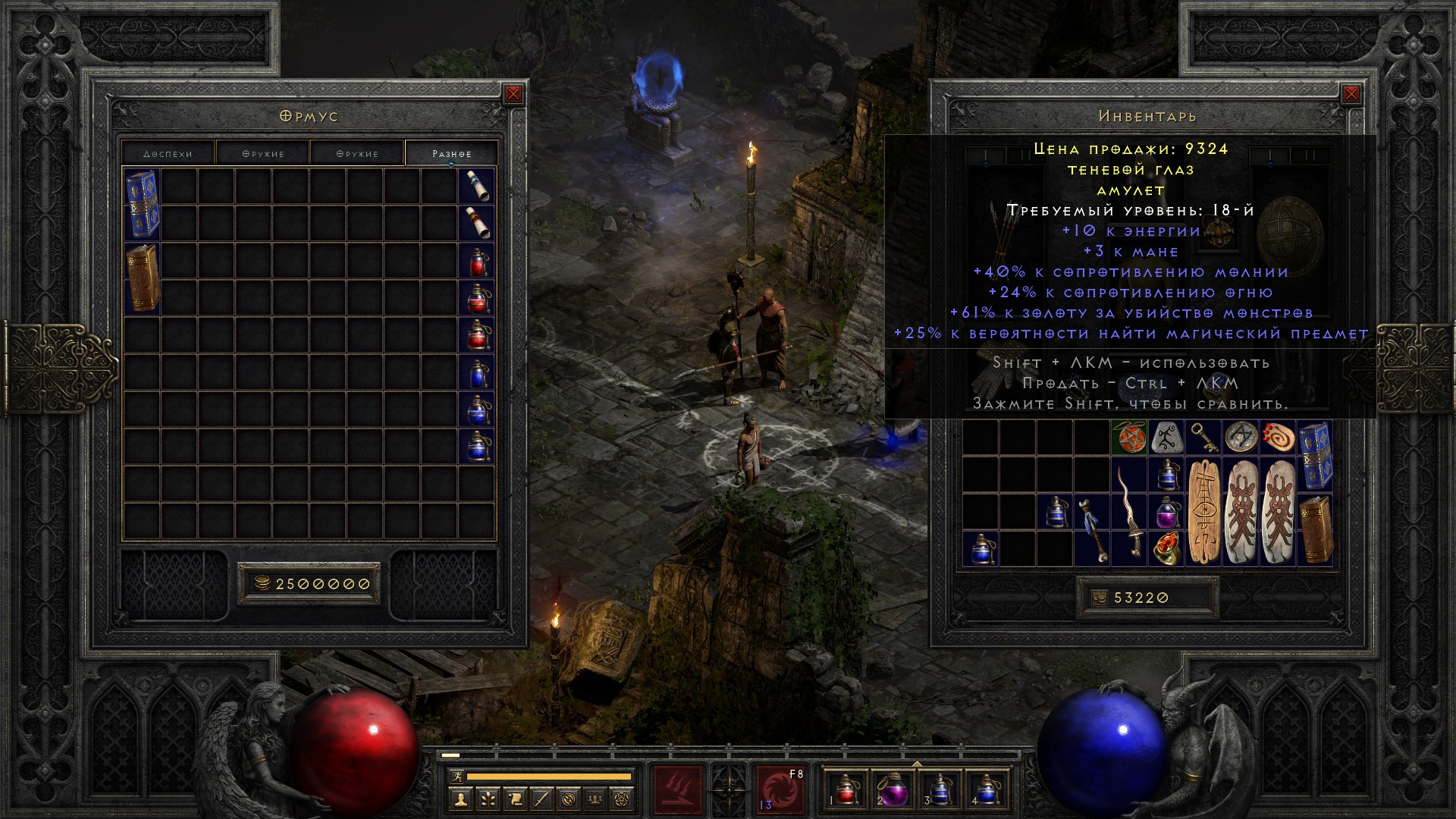Open the left-click skill selector
Viewport: 1456px width, 819px height.
[x=677, y=790]
